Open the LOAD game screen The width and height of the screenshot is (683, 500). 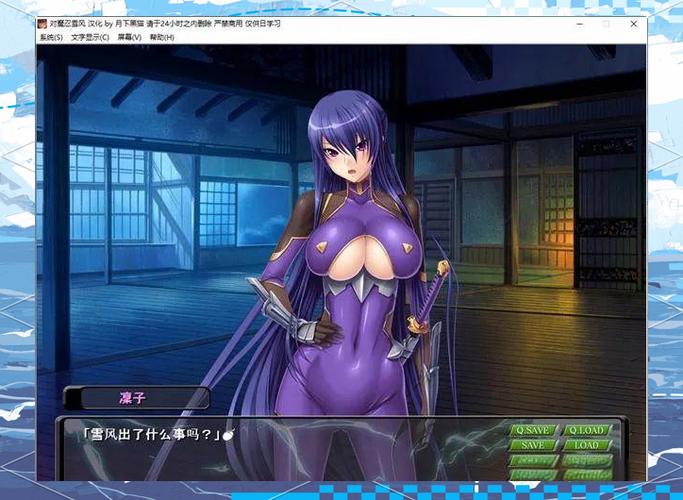pyautogui.click(x=587, y=445)
